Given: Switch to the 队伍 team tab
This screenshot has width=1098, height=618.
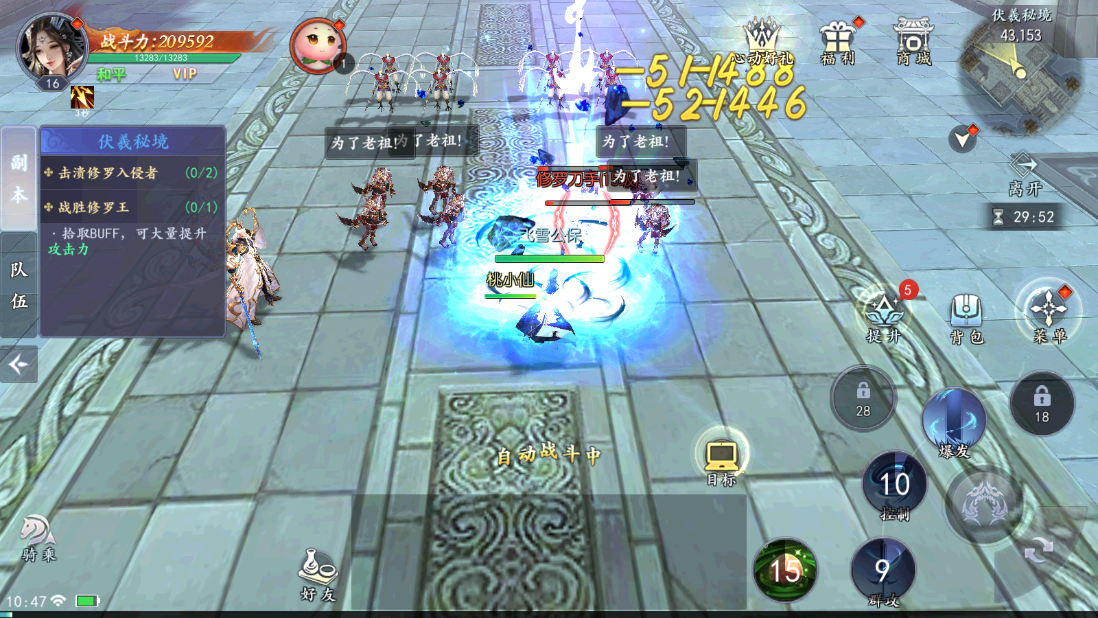Looking at the screenshot, I should click(x=19, y=284).
